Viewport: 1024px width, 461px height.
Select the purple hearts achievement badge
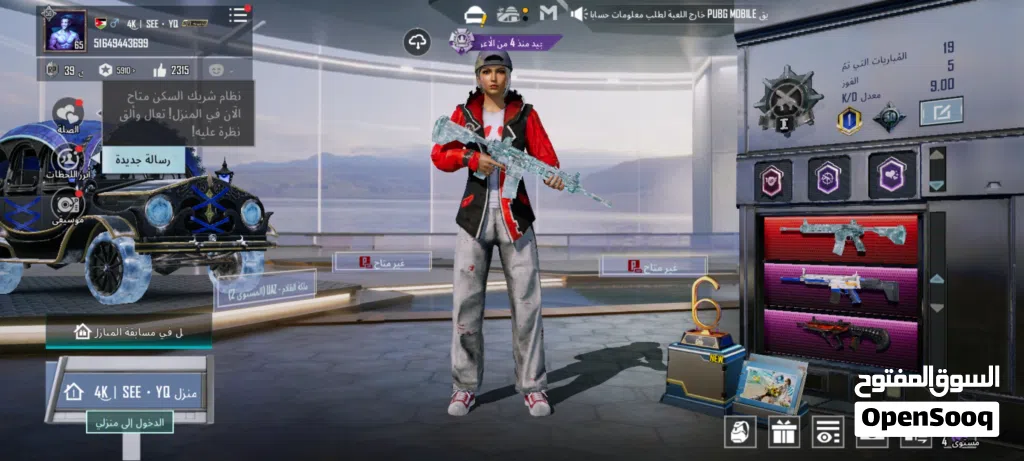892,176
